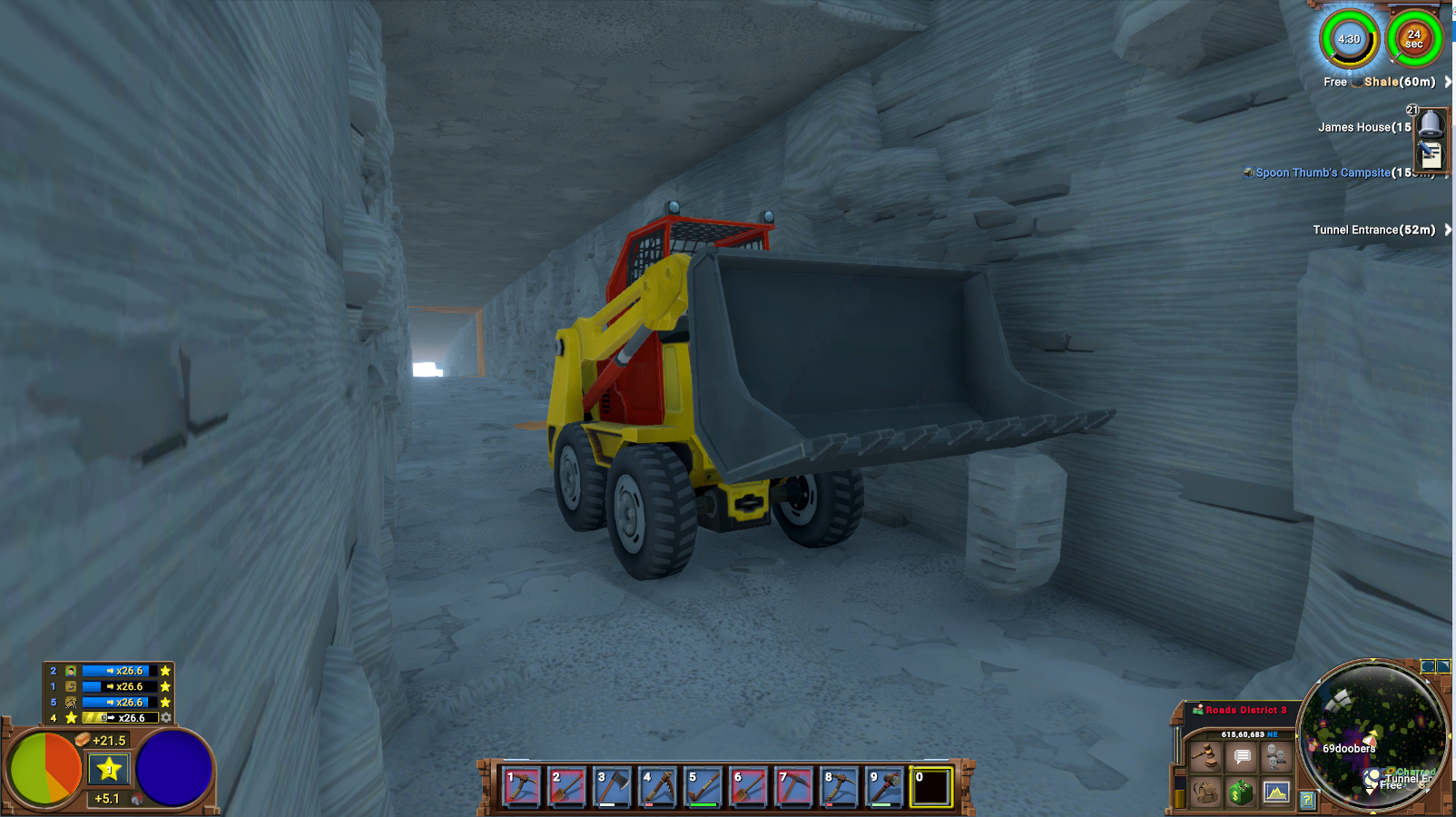Viewport: 1456px width, 817px height.
Task: Select the pickaxe in hotbar slot 1
Action: [x=521, y=787]
